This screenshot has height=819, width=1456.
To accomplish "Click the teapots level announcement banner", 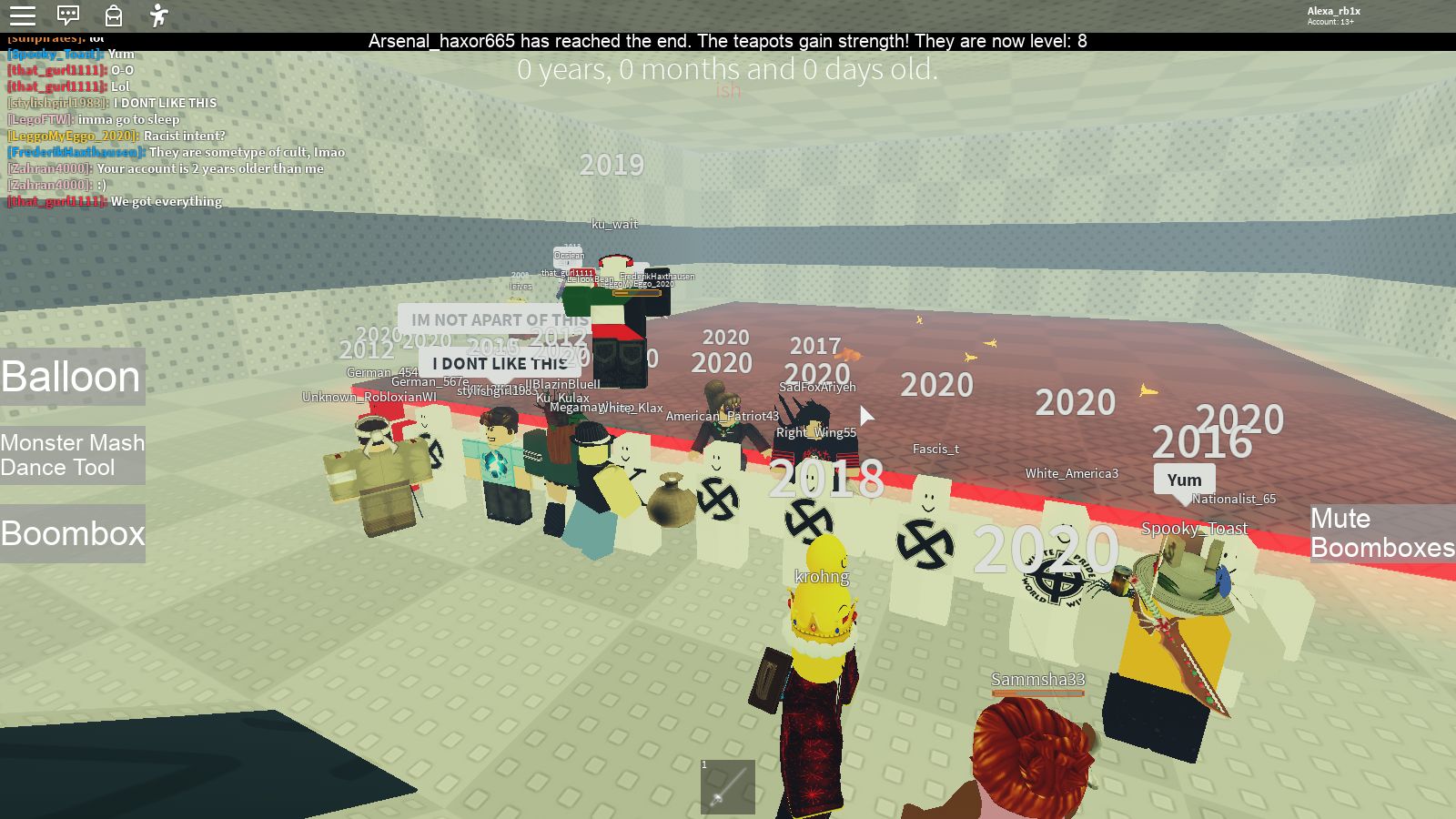I will 727,40.
